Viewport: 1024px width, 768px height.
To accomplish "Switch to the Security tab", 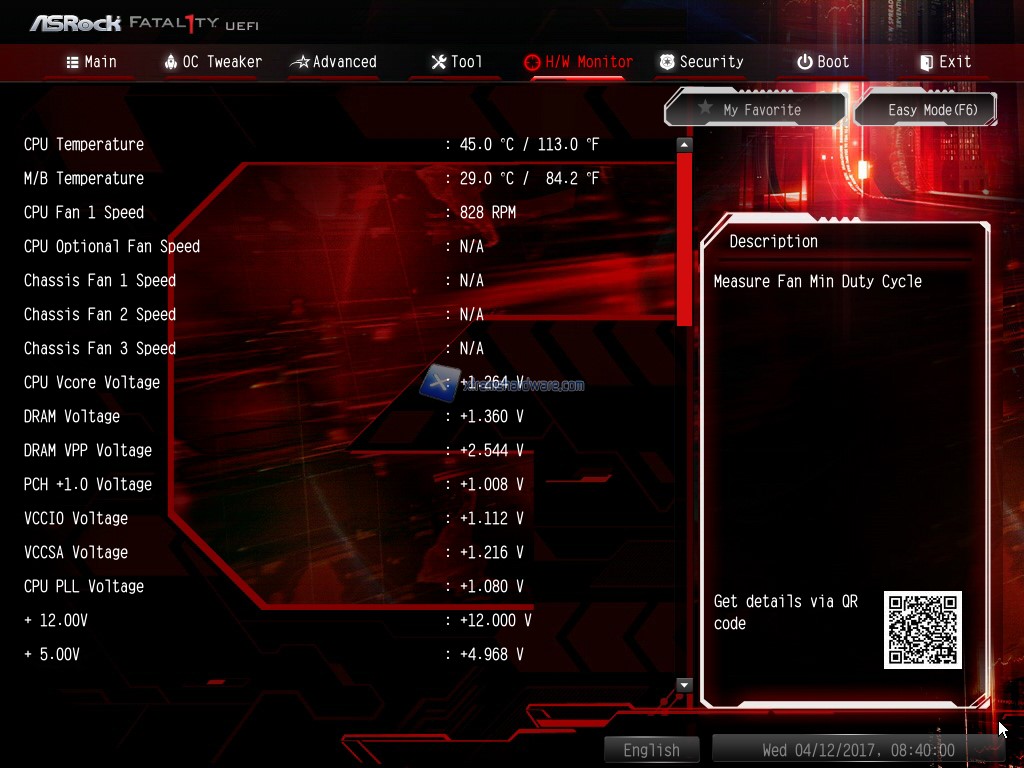I will coord(701,62).
